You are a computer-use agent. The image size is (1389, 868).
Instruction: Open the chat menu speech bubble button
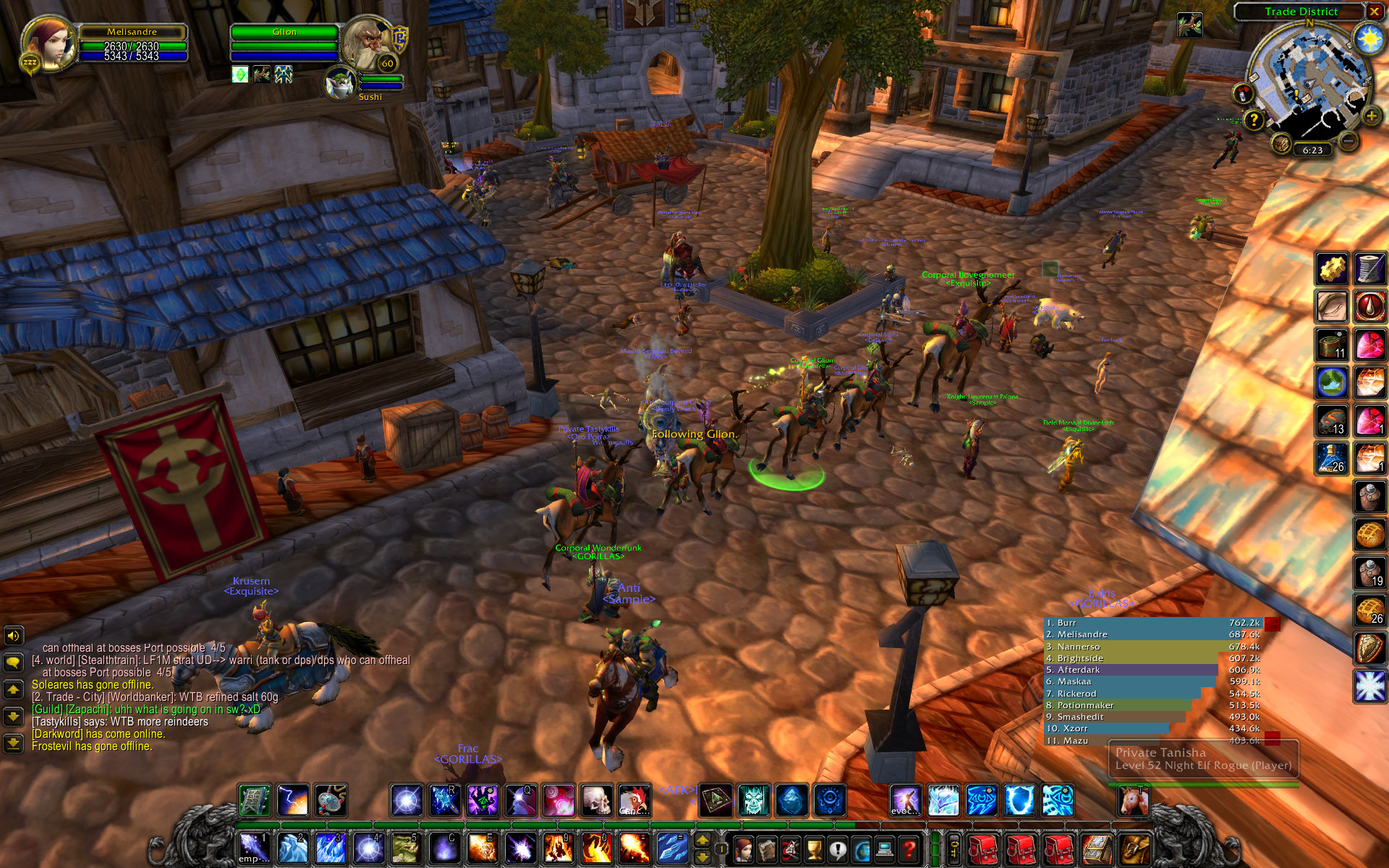click(14, 662)
